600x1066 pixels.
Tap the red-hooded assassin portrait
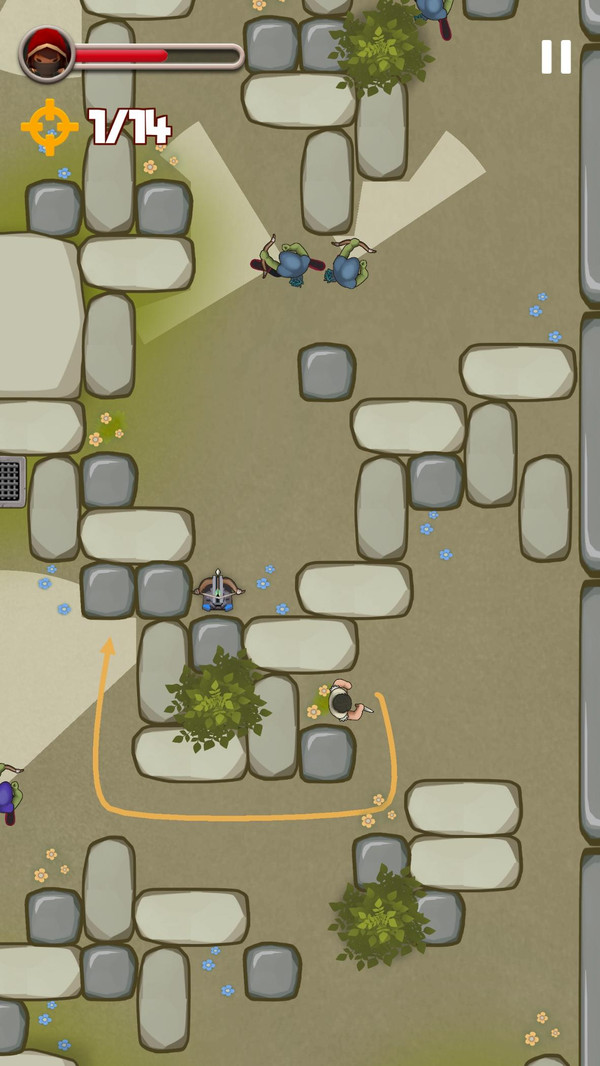(x=47, y=54)
